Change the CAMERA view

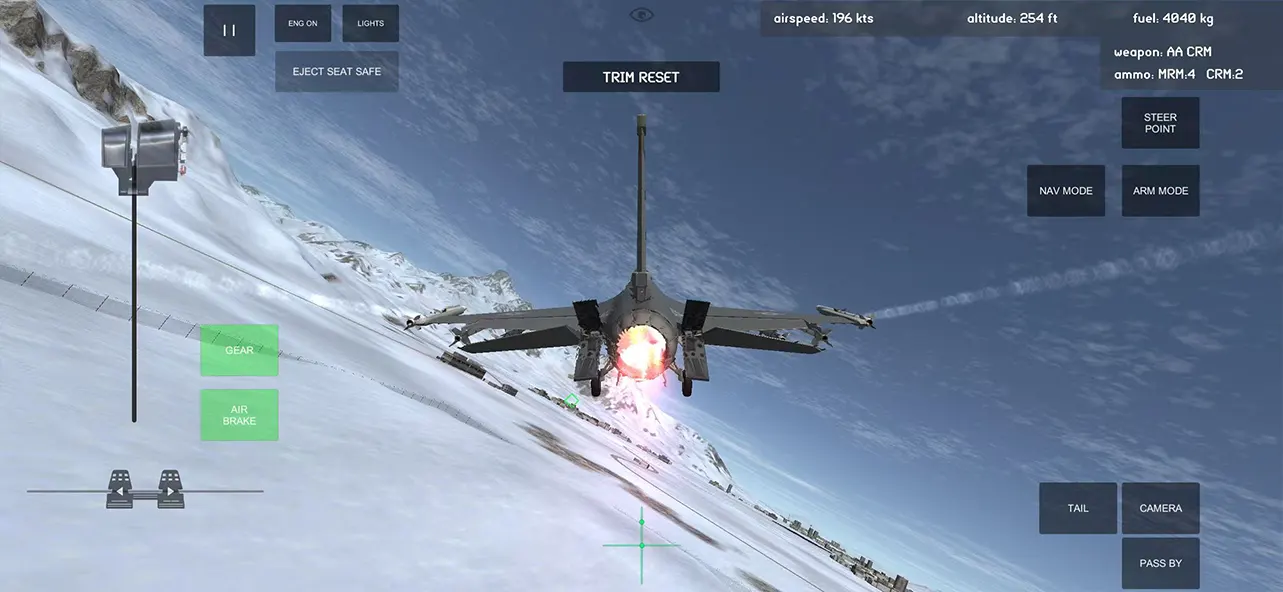[1160, 508]
